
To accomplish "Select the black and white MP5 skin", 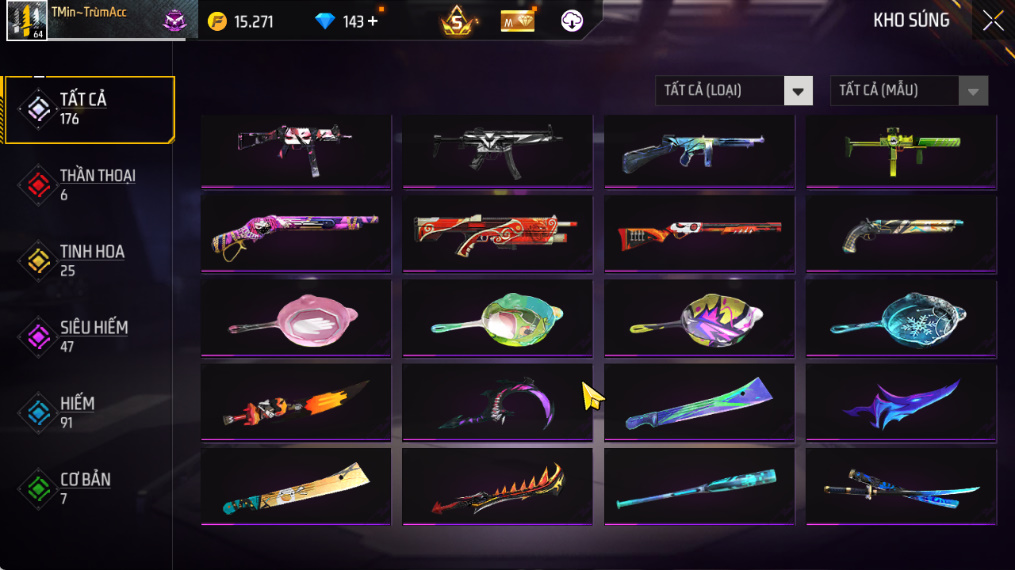I will pos(497,150).
